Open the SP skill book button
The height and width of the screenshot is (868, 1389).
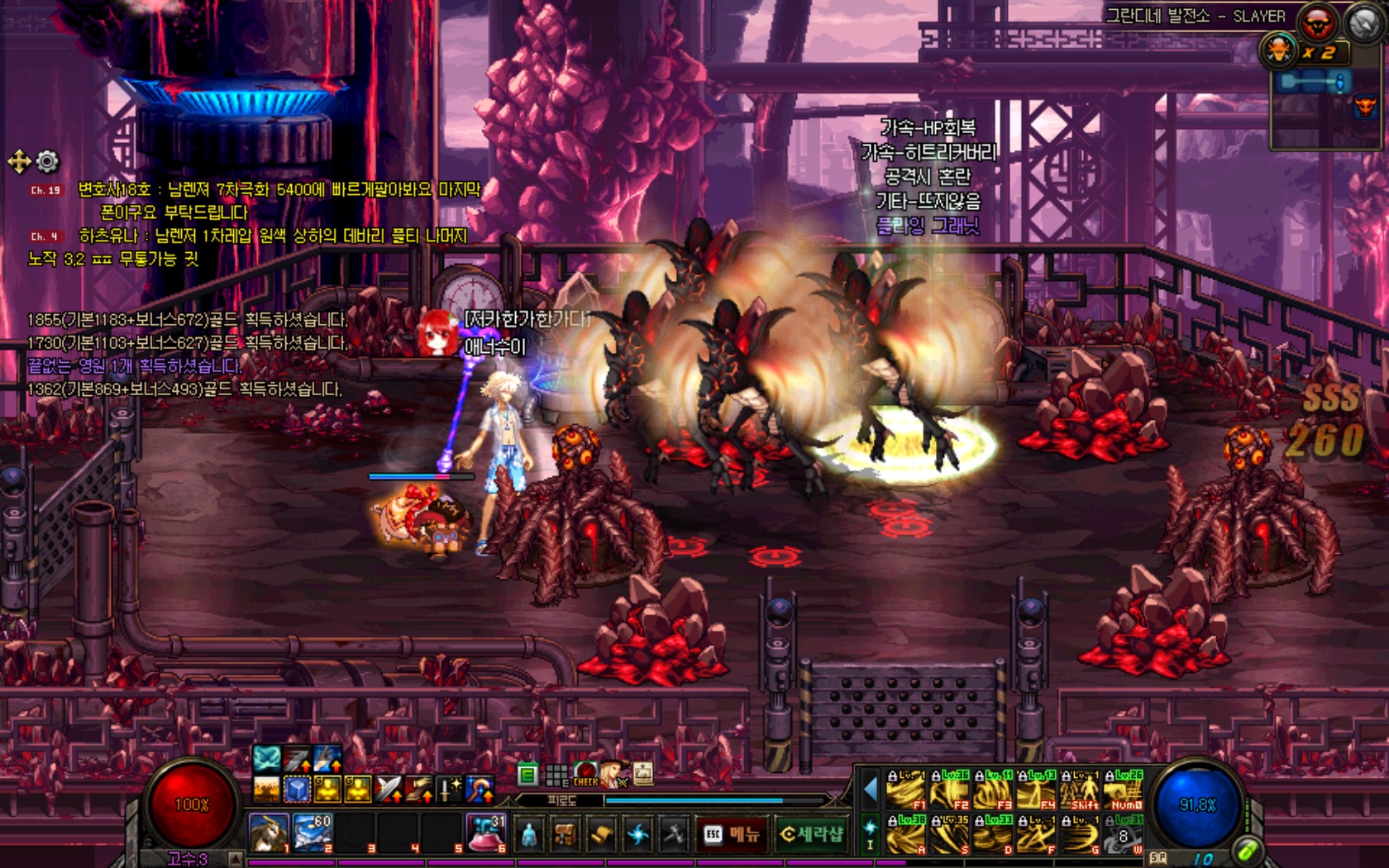[x=1157, y=858]
